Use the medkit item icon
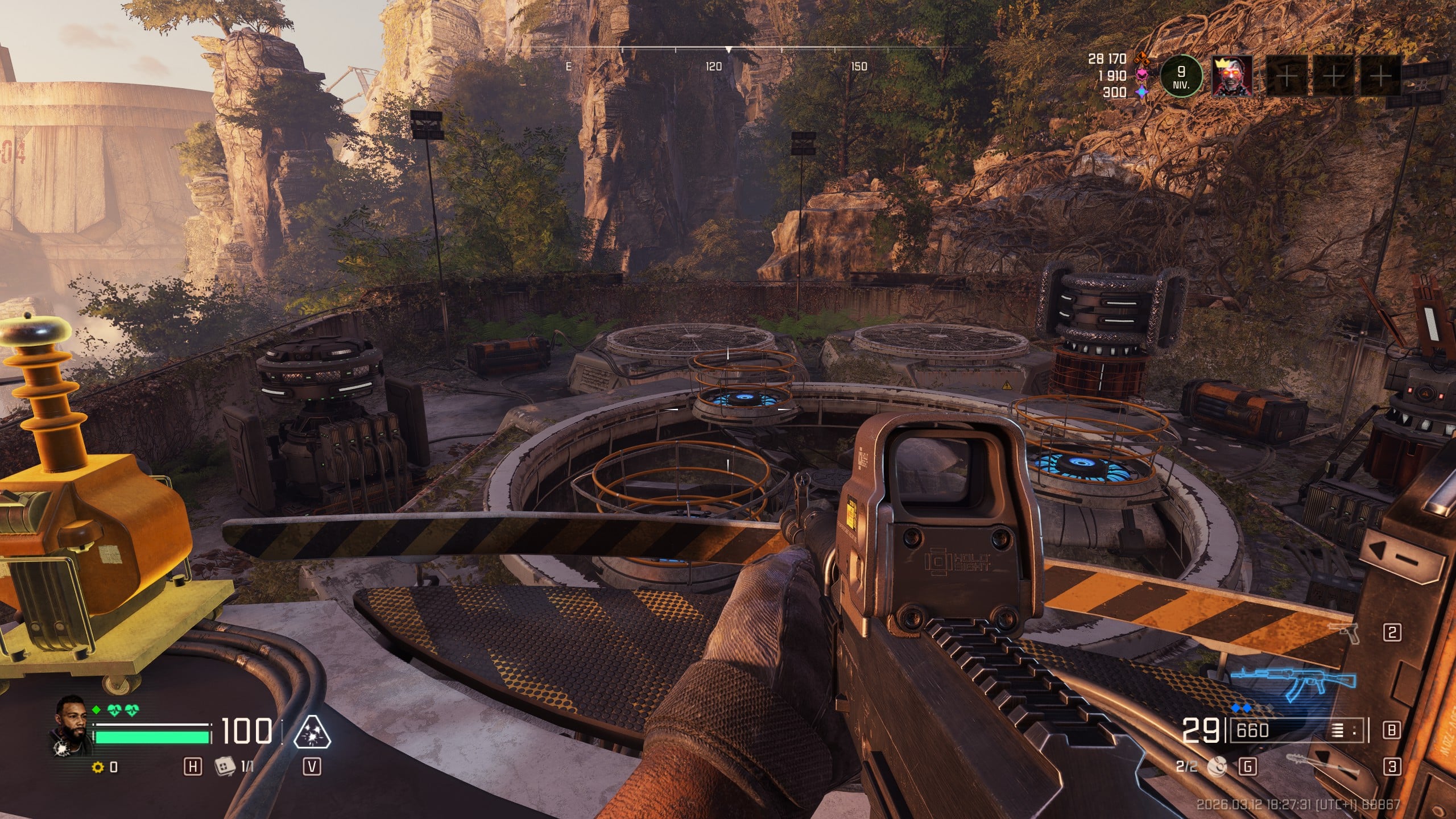 [x=225, y=767]
